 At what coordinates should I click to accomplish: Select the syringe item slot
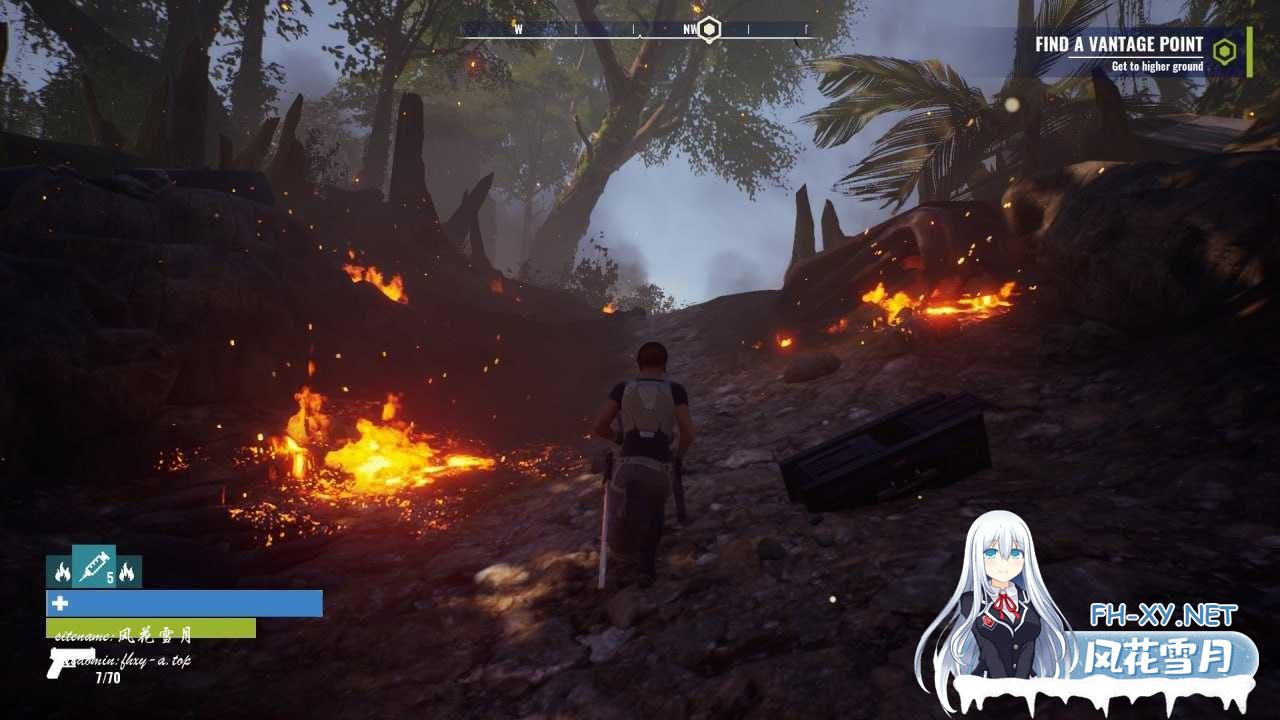(93, 567)
